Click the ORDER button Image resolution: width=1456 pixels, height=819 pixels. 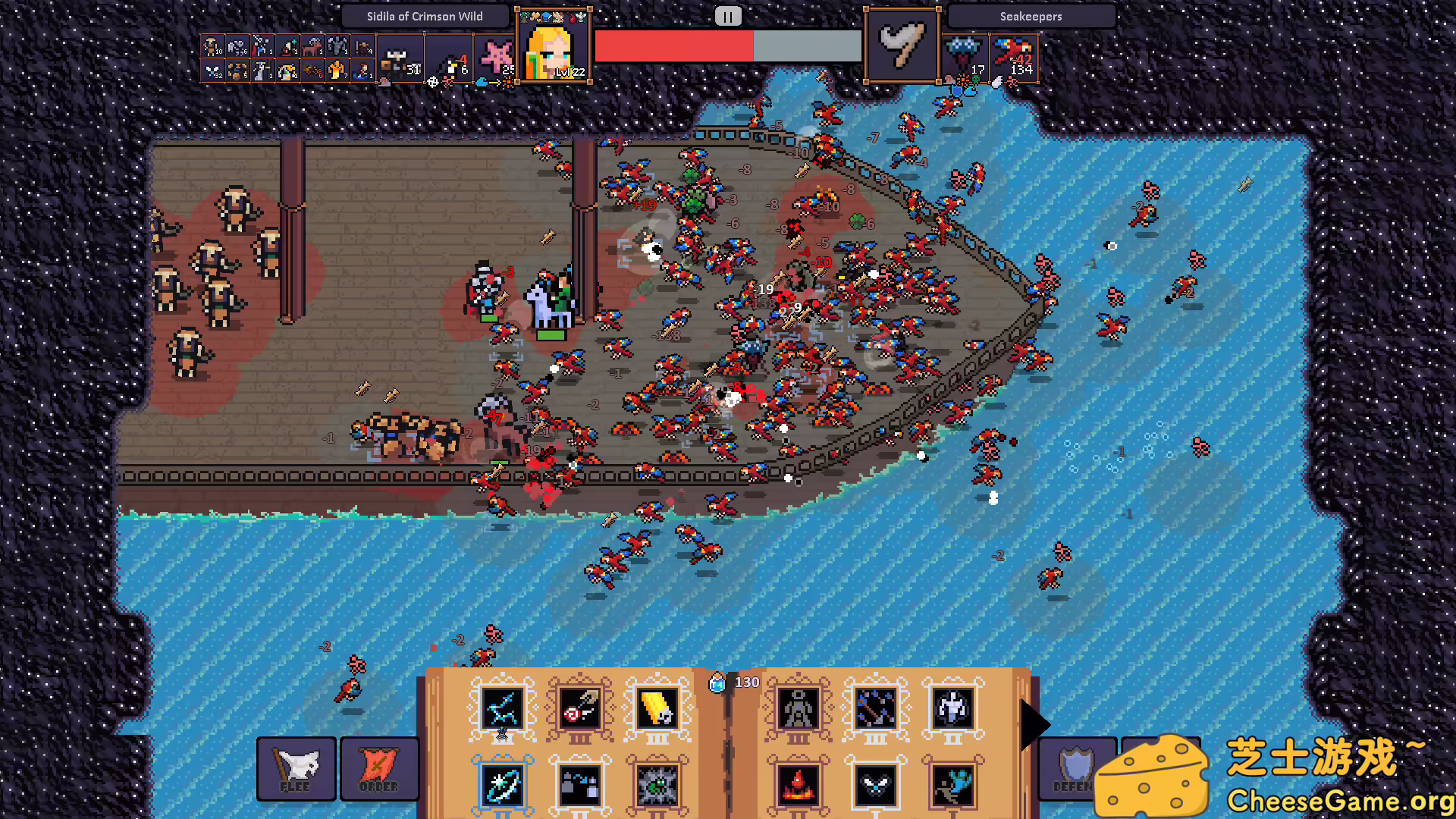379,768
